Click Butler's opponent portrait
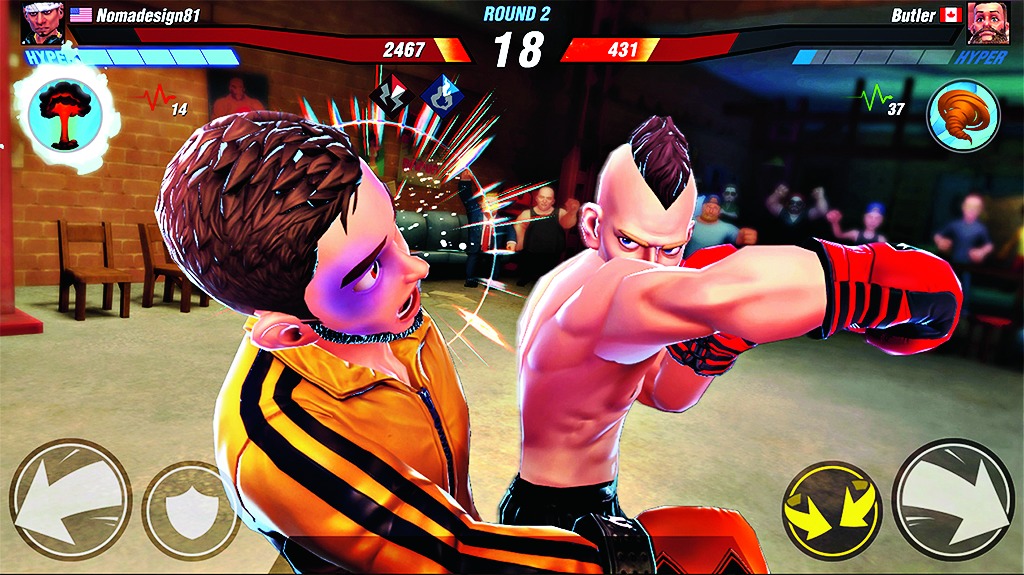This screenshot has height=575, width=1024. [x=986, y=21]
